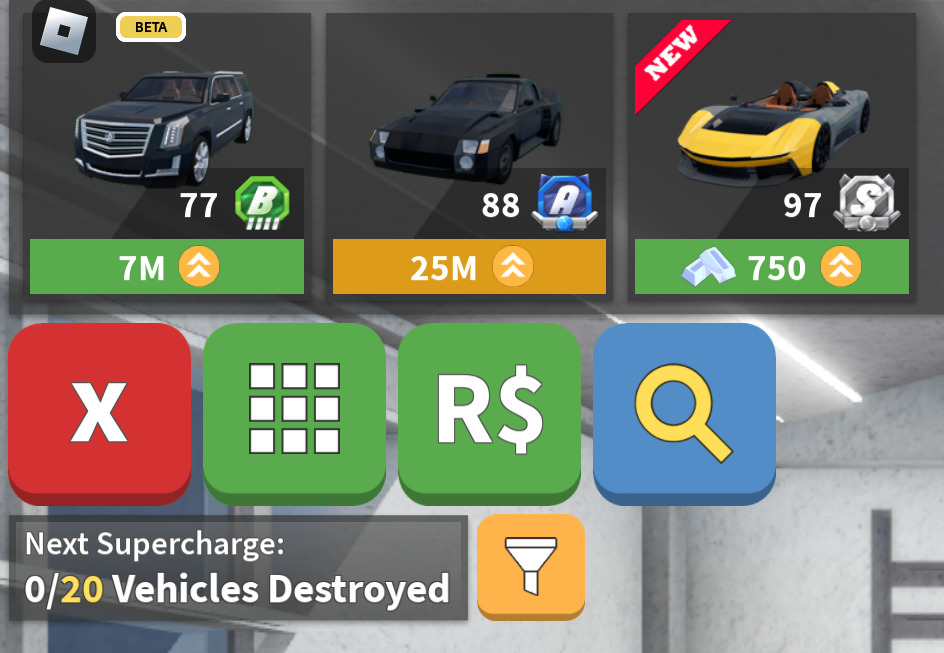This screenshot has width=944, height=653.
Task: Search vehicles with the magnifying glass
Action: pos(684,410)
